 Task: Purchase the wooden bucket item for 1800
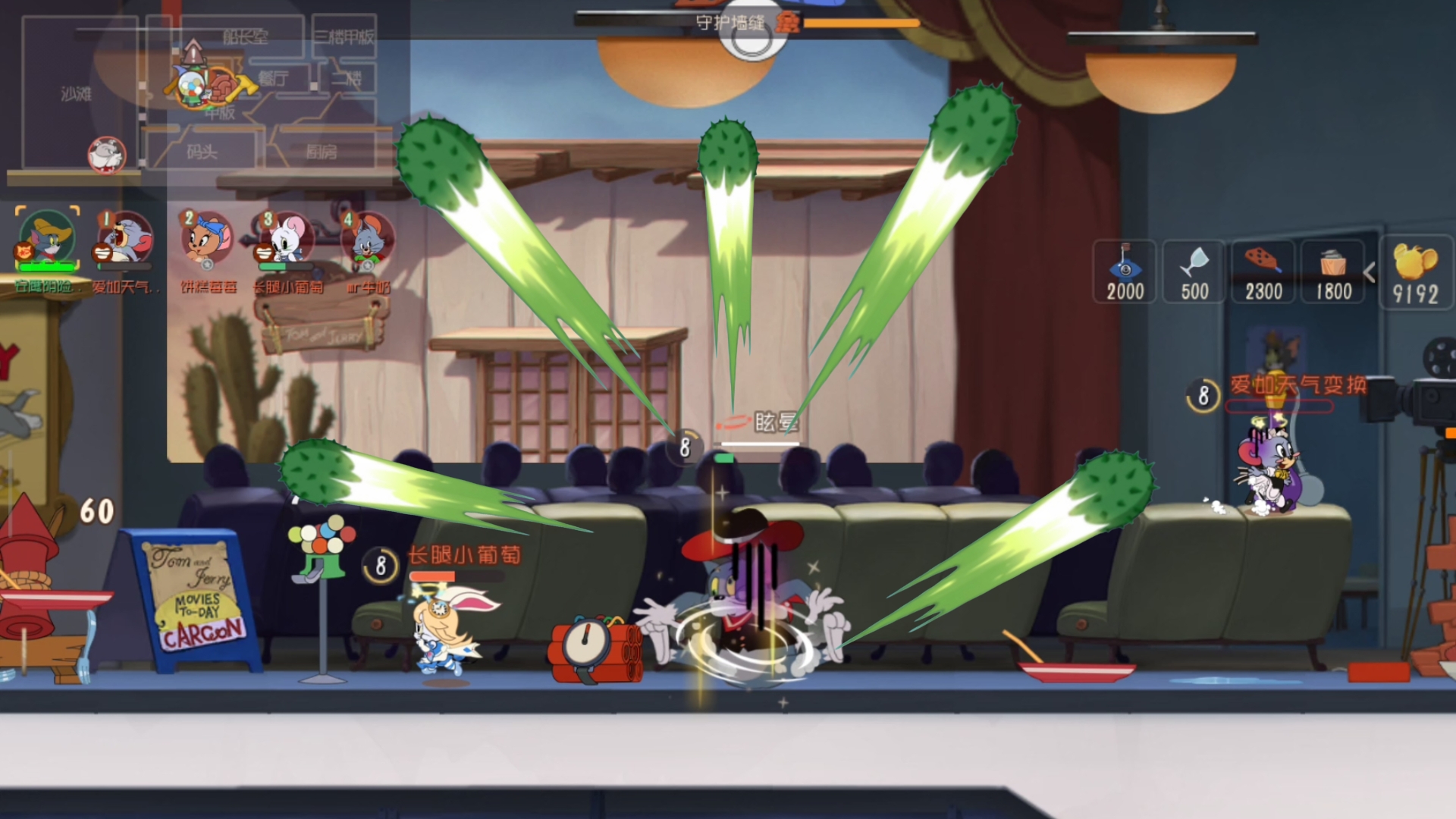point(1333,271)
